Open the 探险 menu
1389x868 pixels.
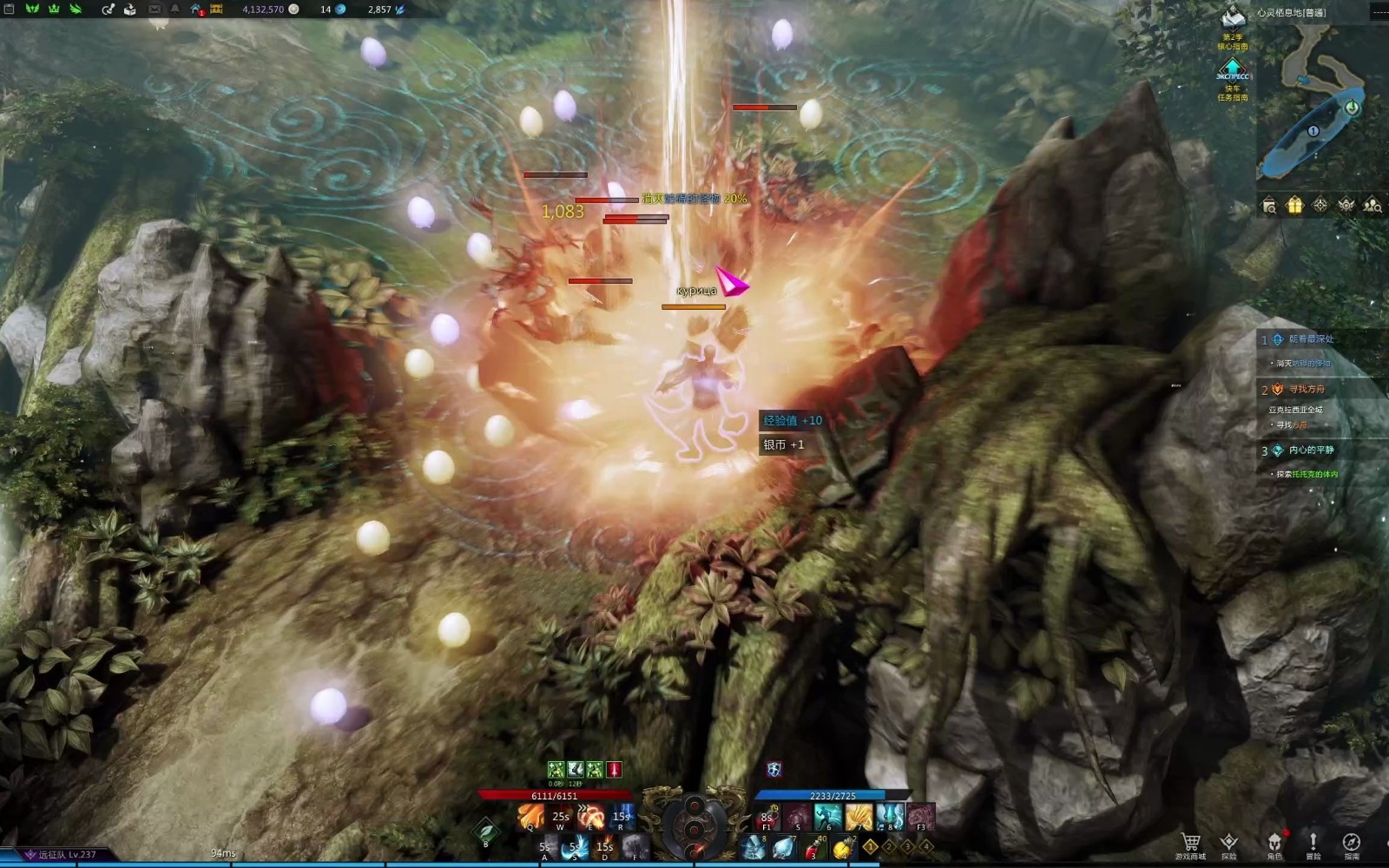pos(1229,842)
